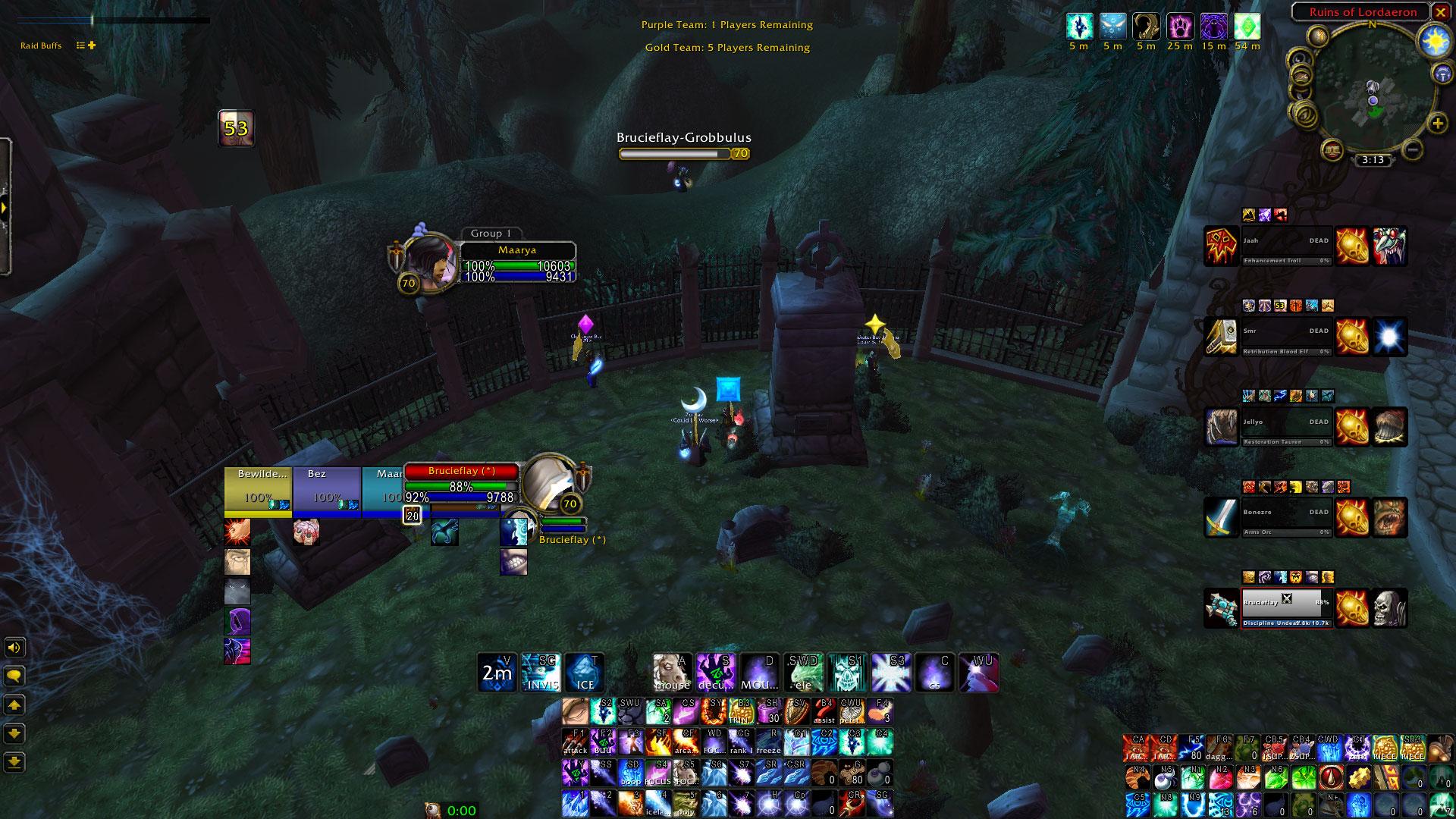Image resolution: width=1456 pixels, height=819 pixels.
Task: Use the ICE block ability
Action: click(x=585, y=673)
